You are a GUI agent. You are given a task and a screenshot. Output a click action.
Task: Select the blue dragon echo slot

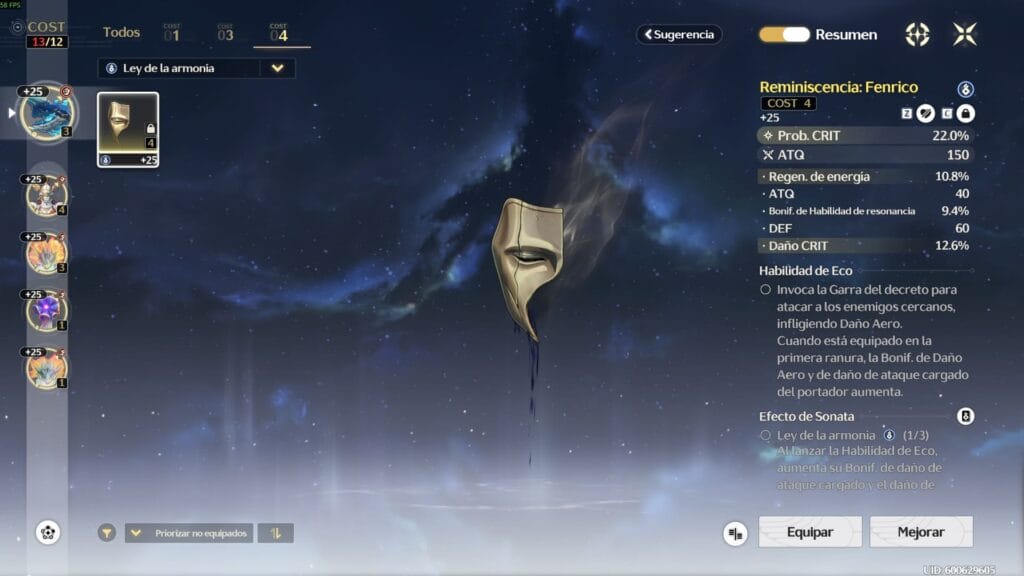click(x=47, y=111)
